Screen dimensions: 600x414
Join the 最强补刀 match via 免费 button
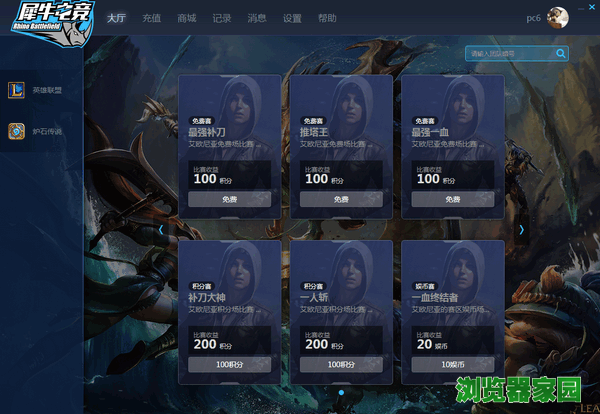229,199
